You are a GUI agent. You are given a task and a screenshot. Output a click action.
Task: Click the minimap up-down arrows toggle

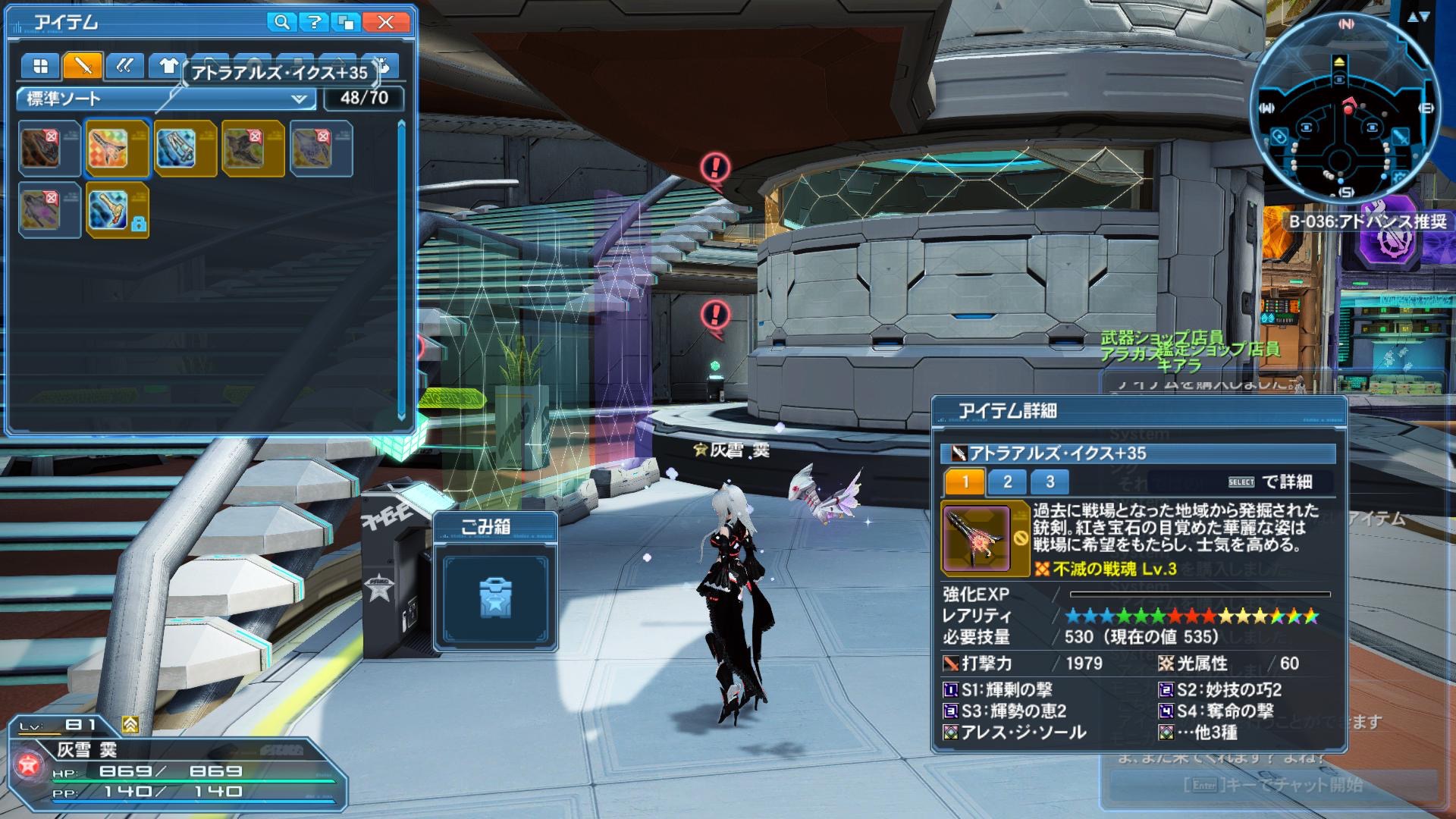click(1417, 17)
